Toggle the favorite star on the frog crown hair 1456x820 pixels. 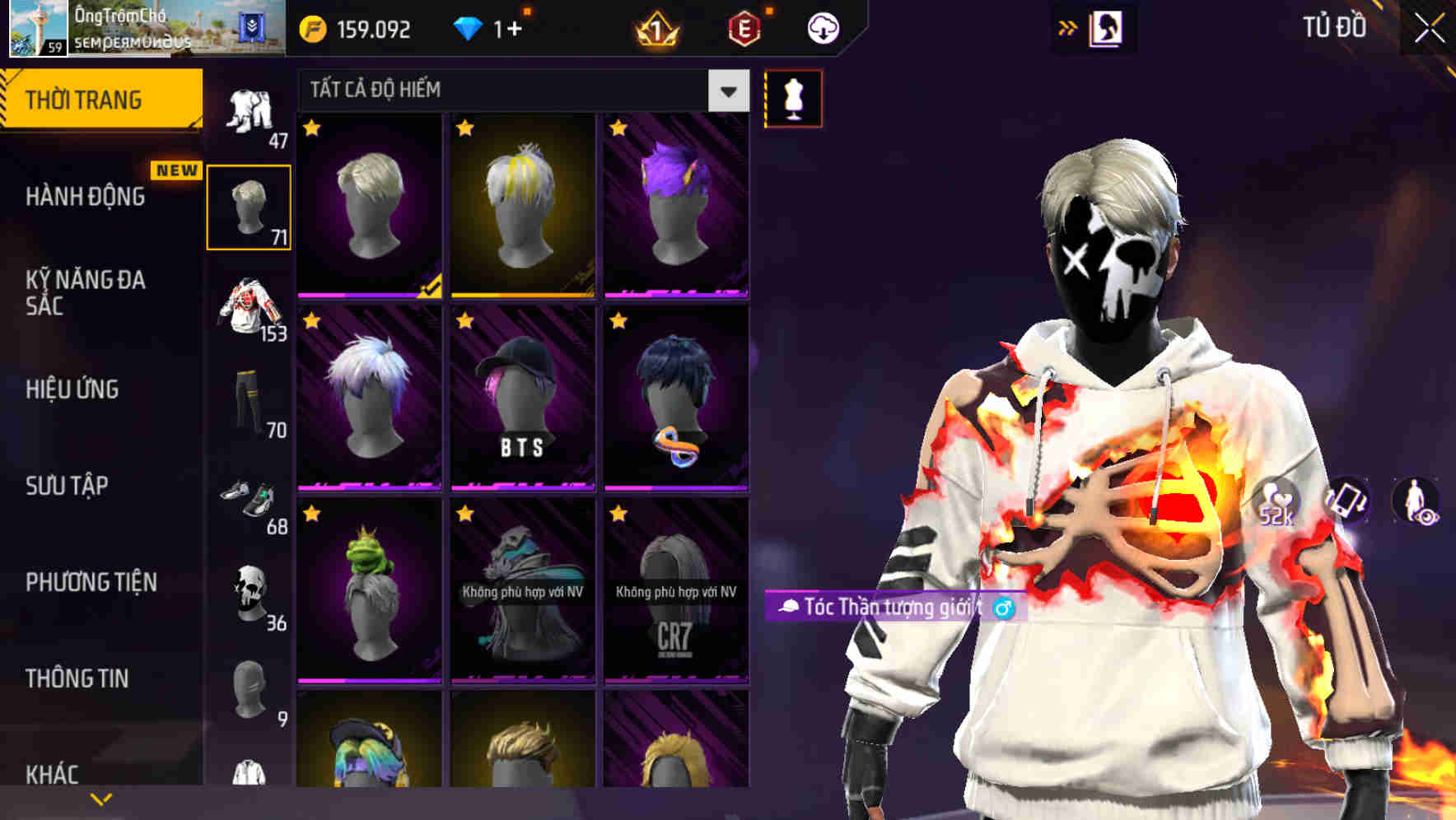pyautogui.click(x=311, y=514)
